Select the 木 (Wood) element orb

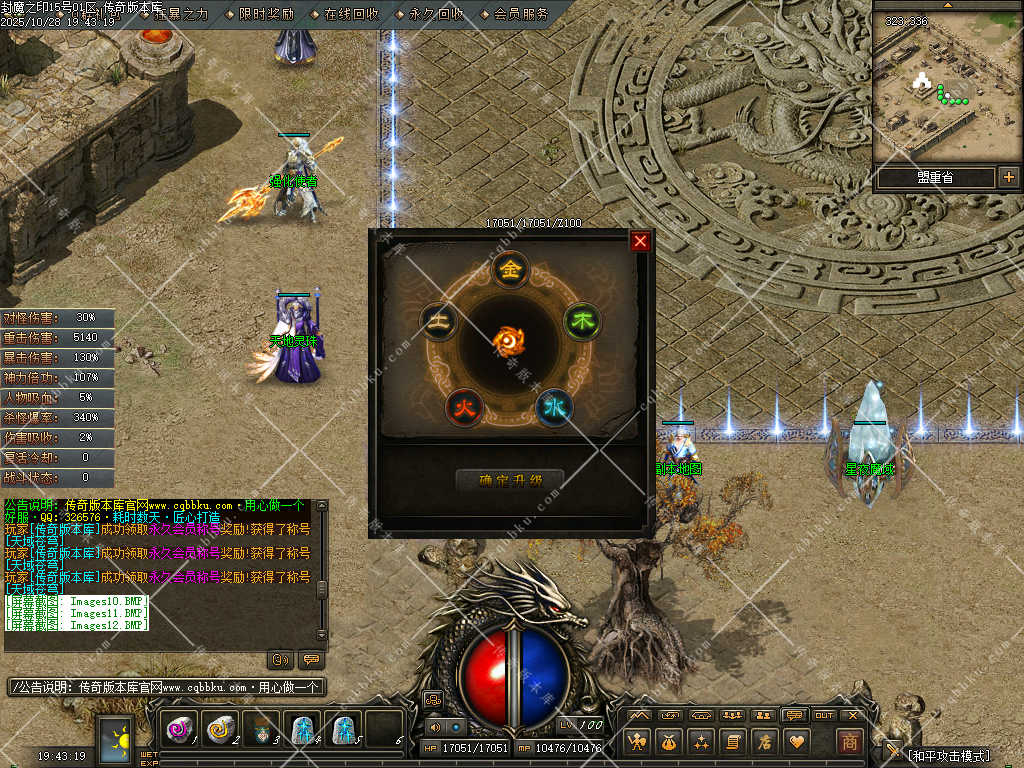582,321
